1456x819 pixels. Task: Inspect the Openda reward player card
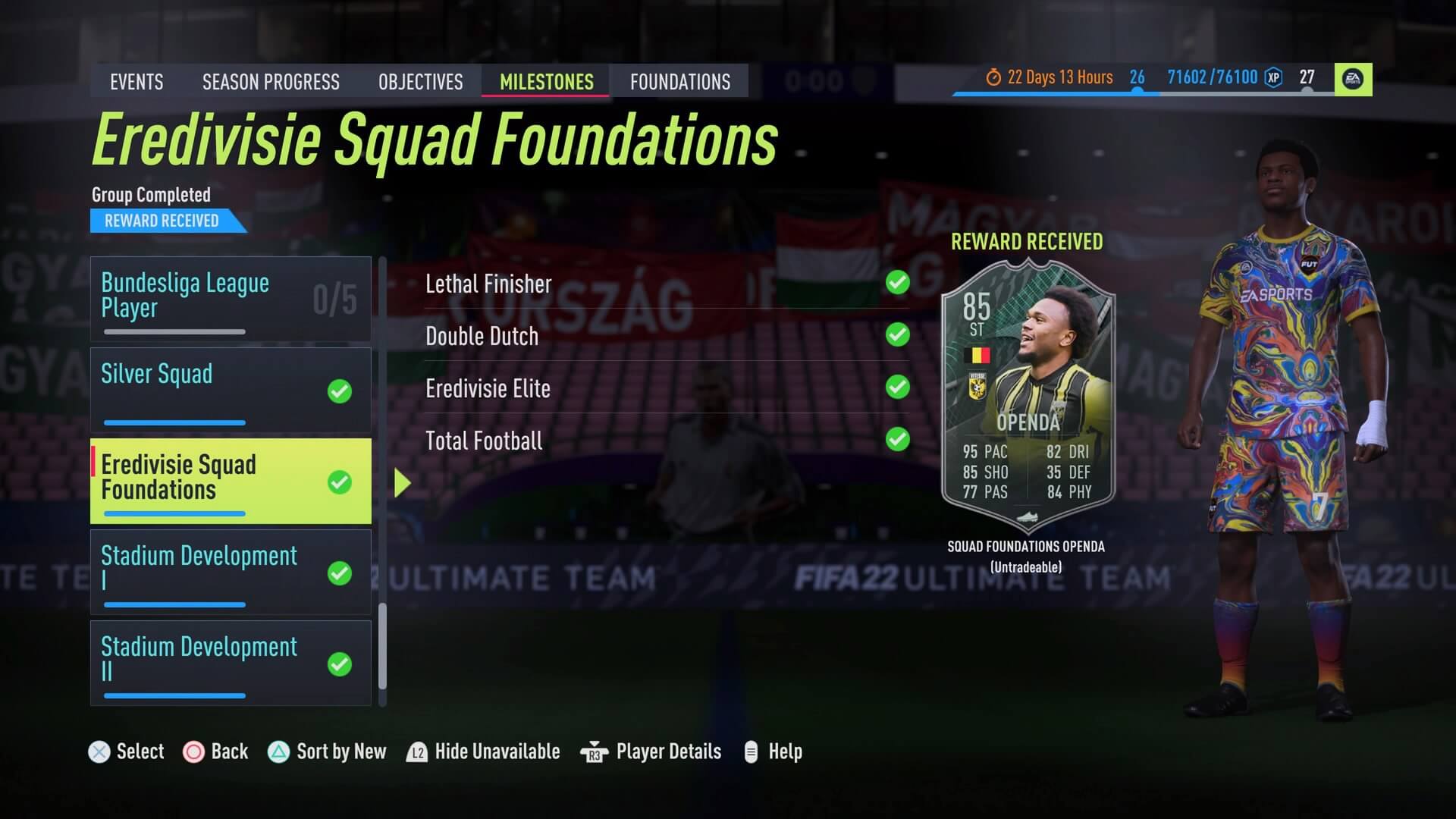[x=1028, y=394]
